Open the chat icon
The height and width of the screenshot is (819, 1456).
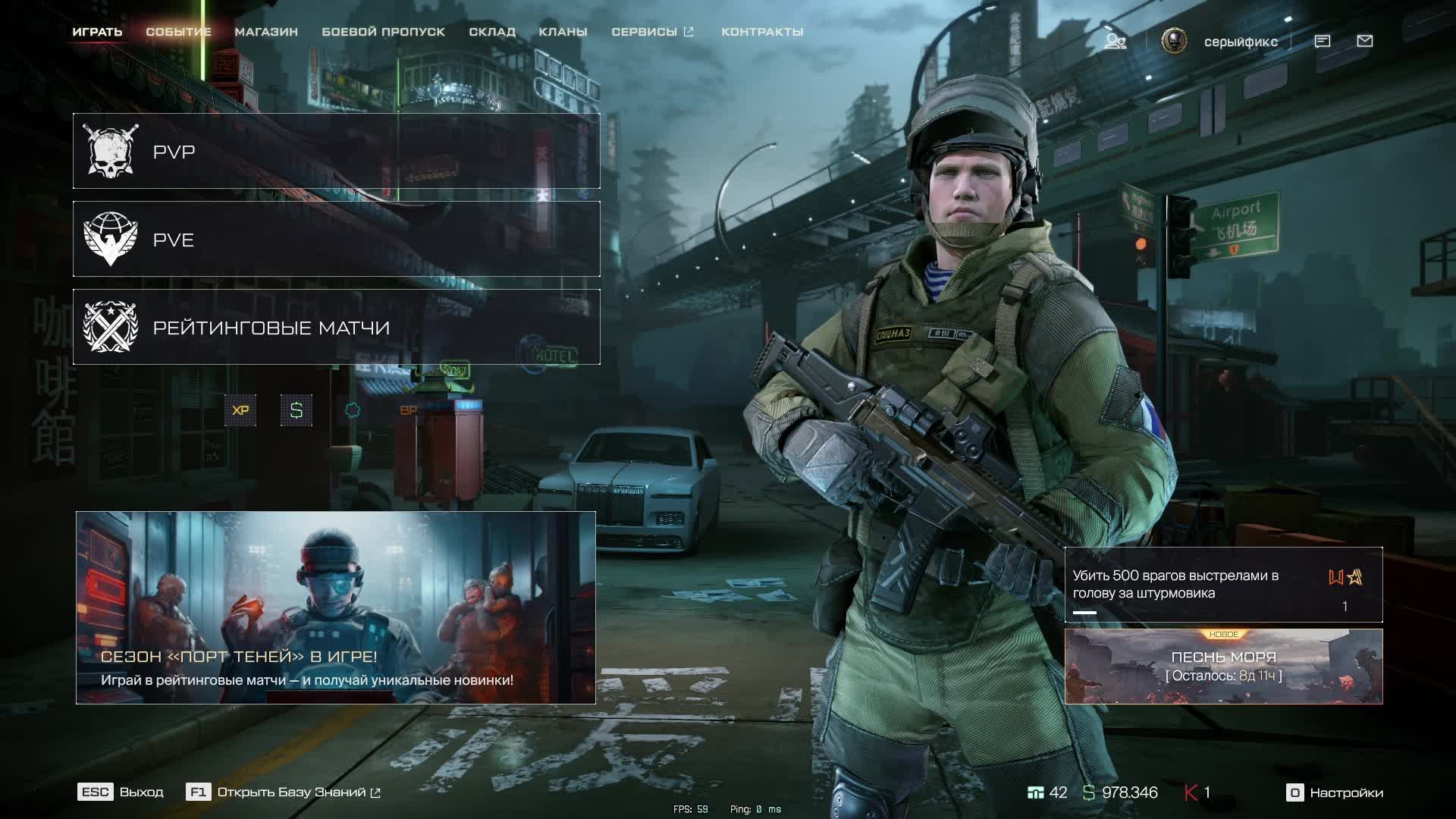point(1322,41)
